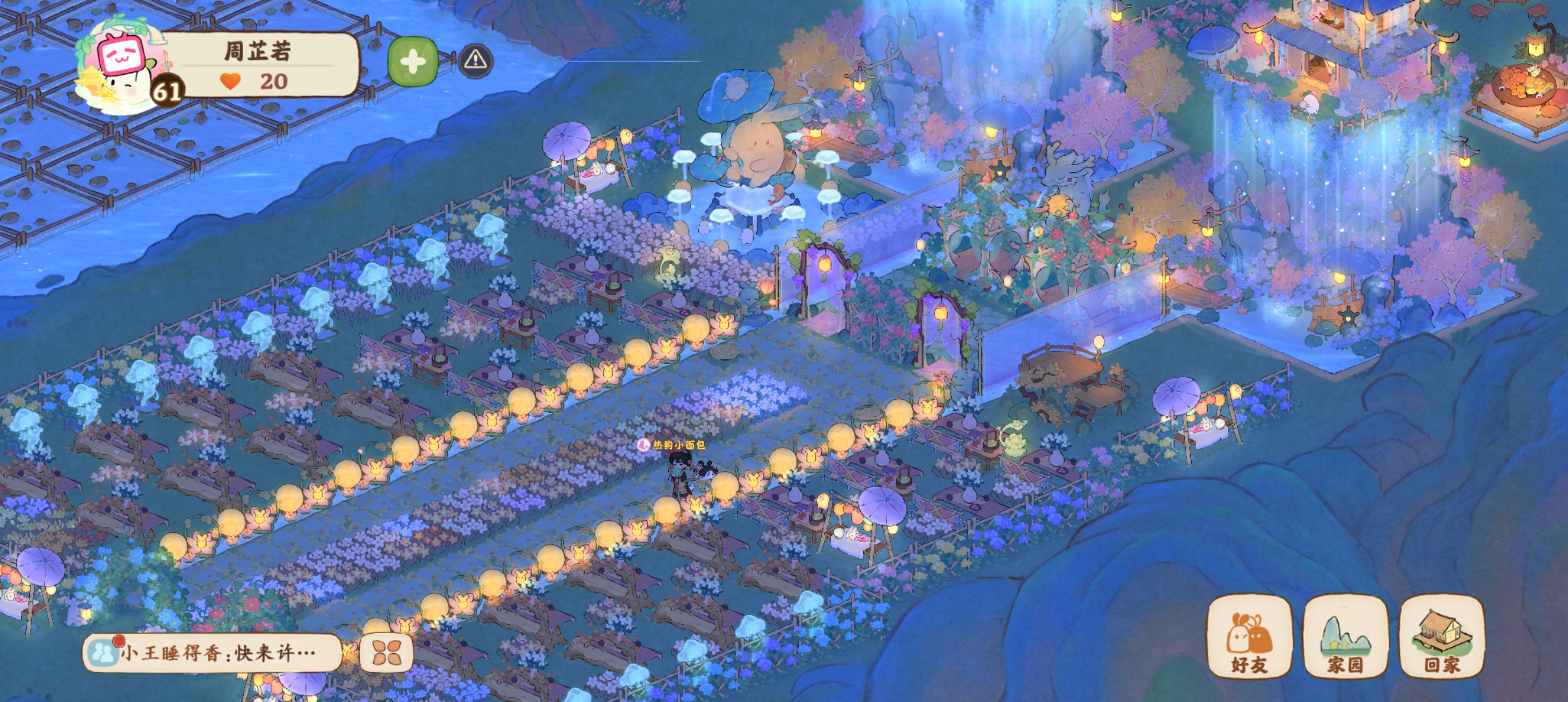Screen dimensions: 1568x702
Task: Tap the four-petal flower emote button
Action: coord(386,653)
